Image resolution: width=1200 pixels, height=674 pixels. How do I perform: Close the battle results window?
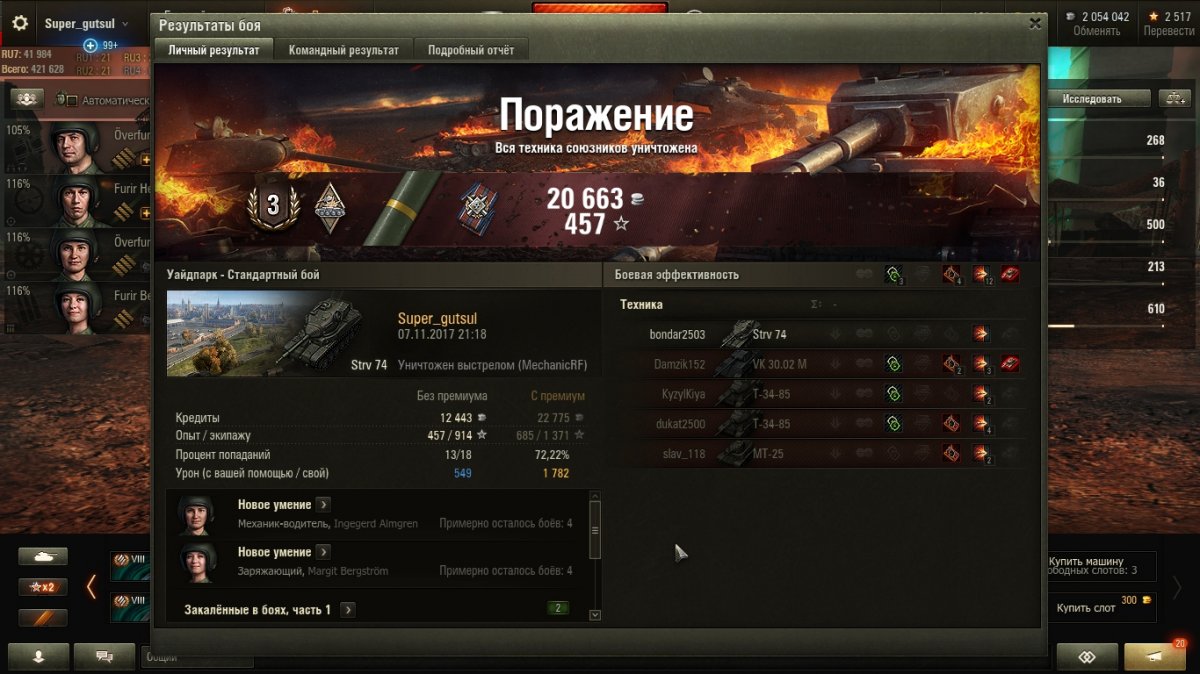1035,24
